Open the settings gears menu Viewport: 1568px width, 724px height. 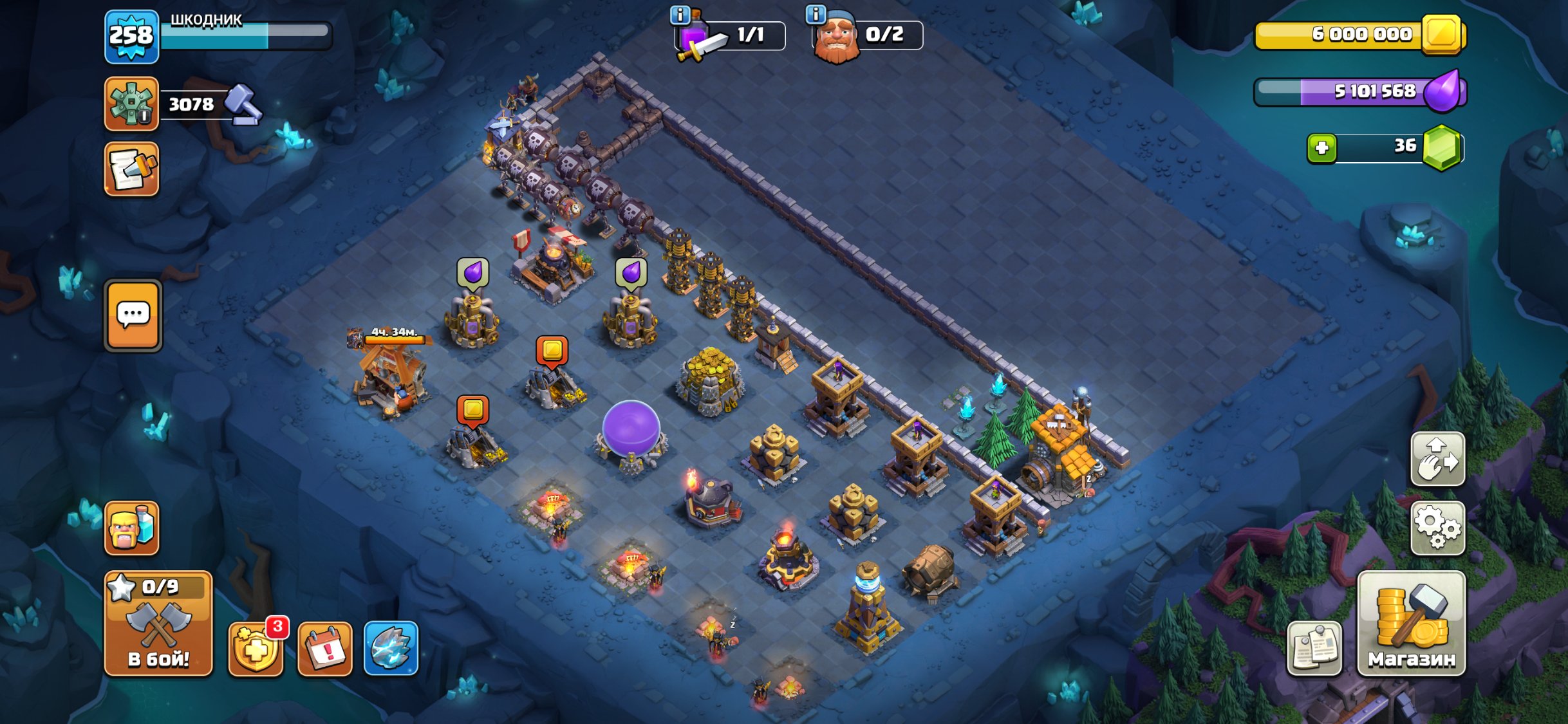point(1437,528)
